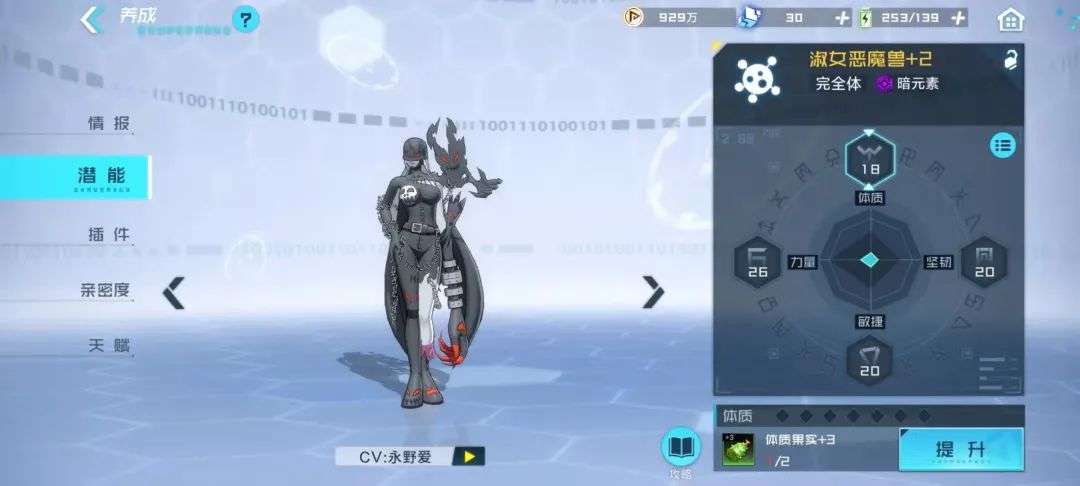Image resolution: width=1080 pixels, height=486 pixels.
Task: Select the 体质果实+3 item icon
Action: coord(739,451)
